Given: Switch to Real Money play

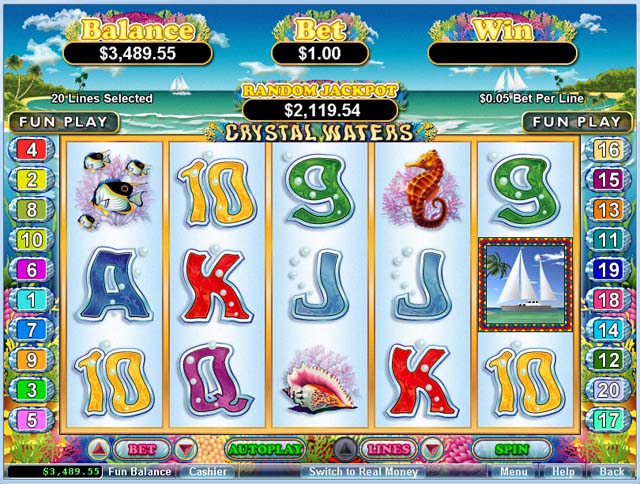Looking at the screenshot, I should [363, 471].
